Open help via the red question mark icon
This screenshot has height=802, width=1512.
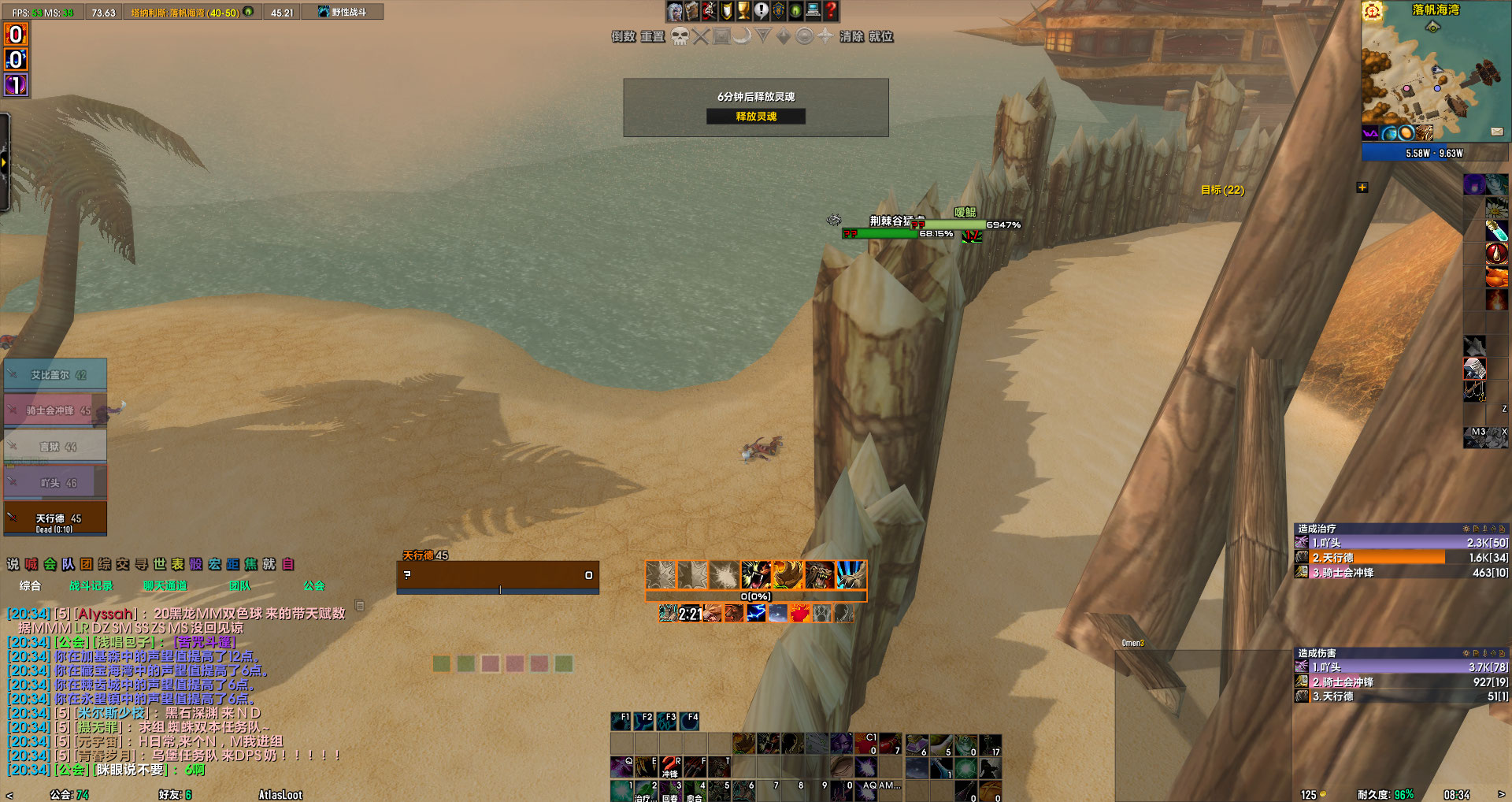coord(831,12)
